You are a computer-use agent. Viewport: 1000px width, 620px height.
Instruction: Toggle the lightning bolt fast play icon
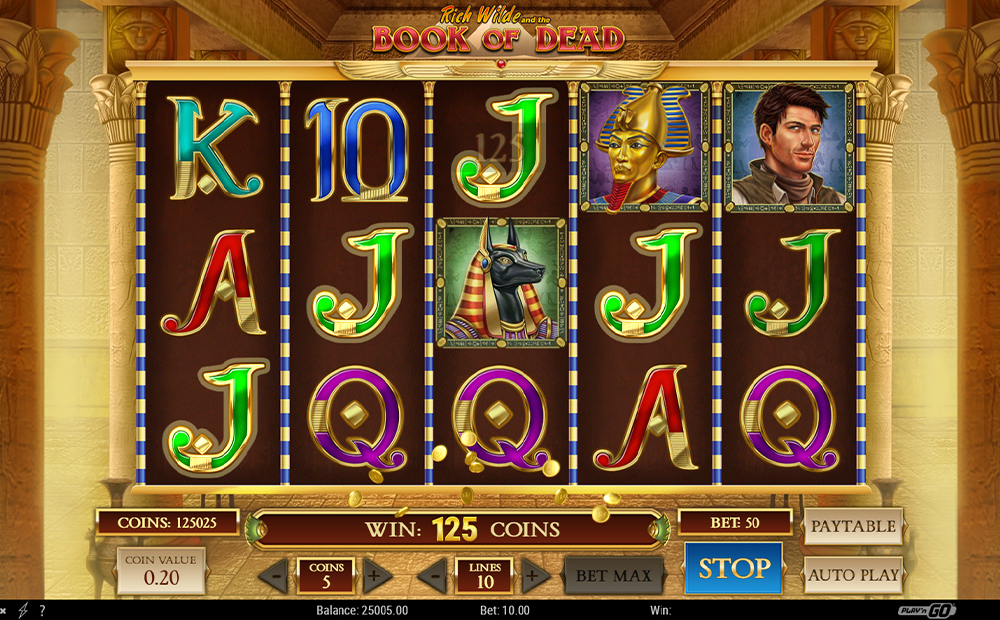[x=22, y=610]
